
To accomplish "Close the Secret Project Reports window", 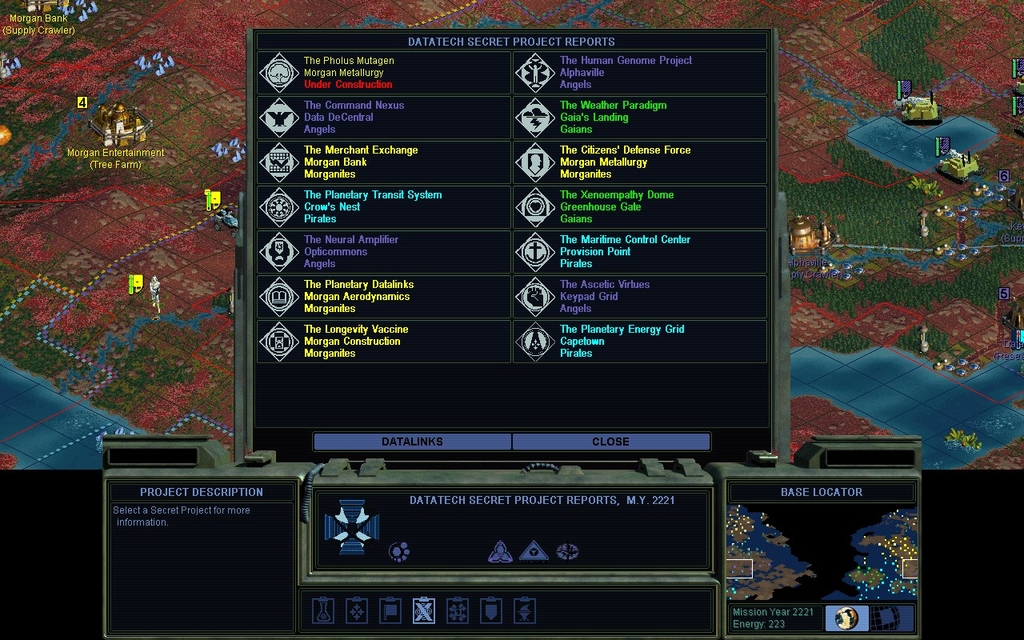I will (x=610, y=441).
